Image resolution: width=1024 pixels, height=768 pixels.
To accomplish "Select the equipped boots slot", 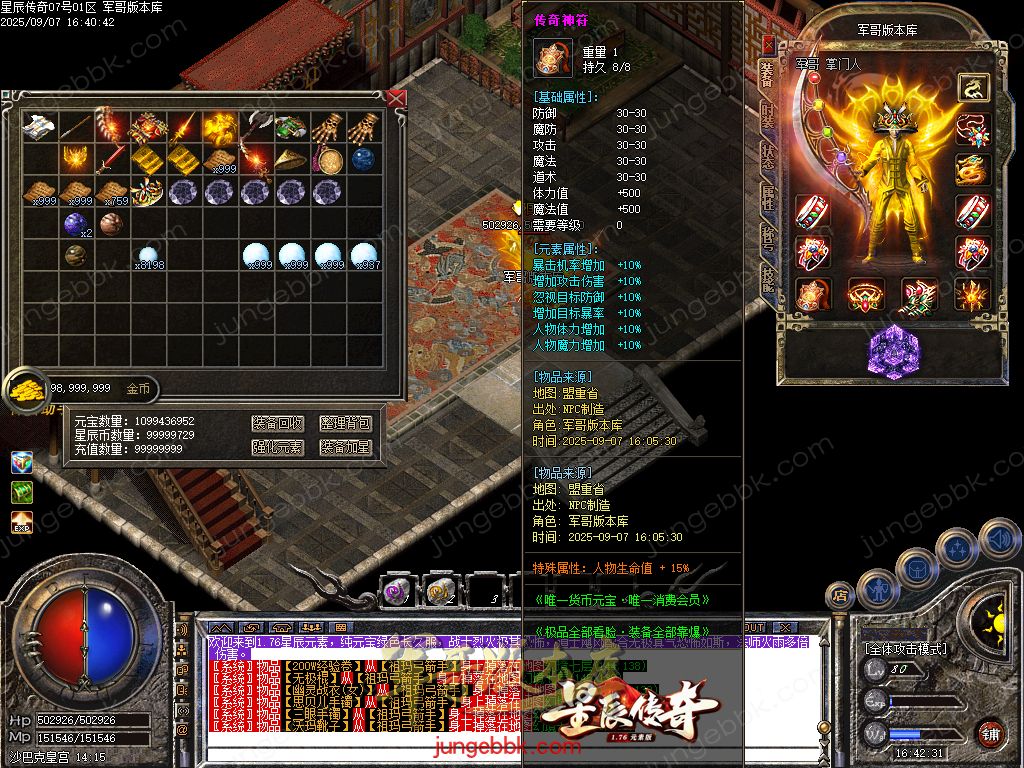I will pyautogui.click(x=918, y=295).
